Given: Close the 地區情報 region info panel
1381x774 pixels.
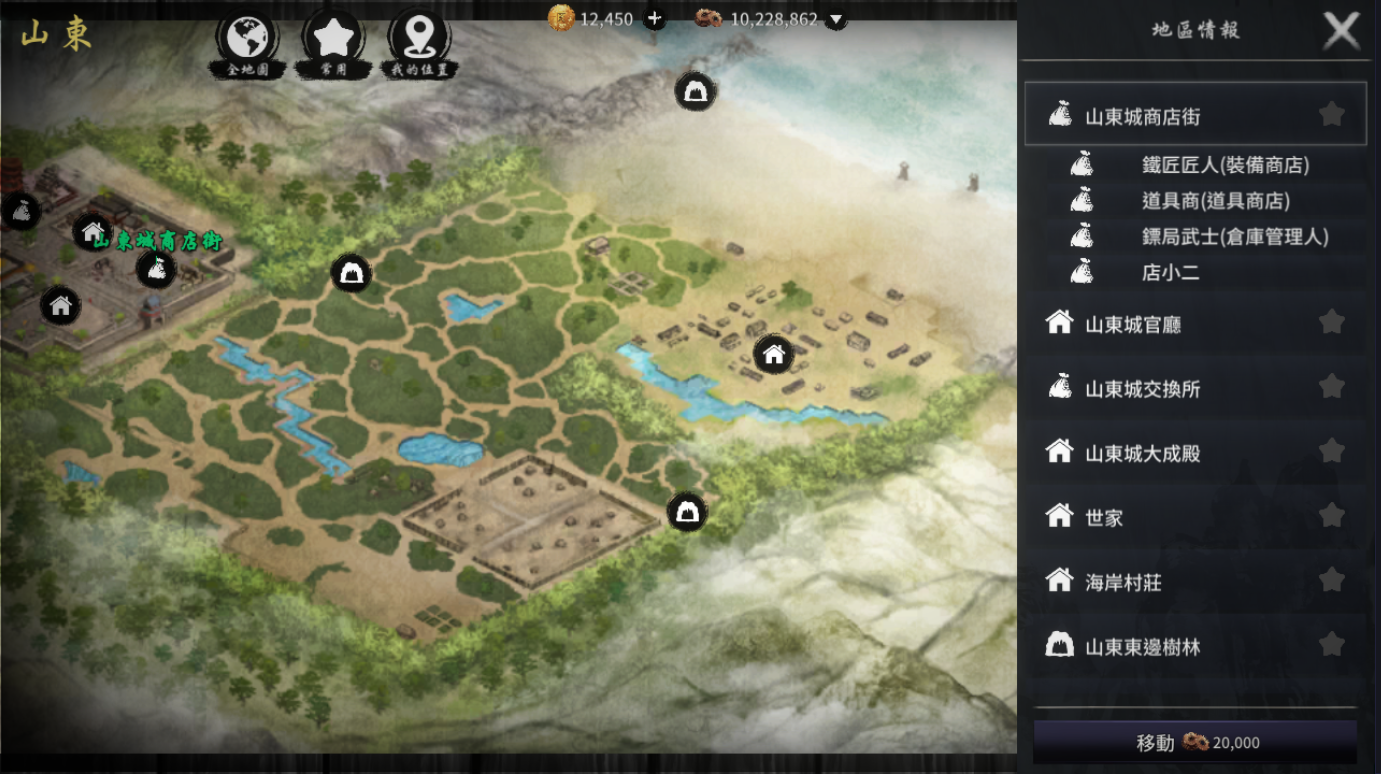Looking at the screenshot, I should 1341,31.
